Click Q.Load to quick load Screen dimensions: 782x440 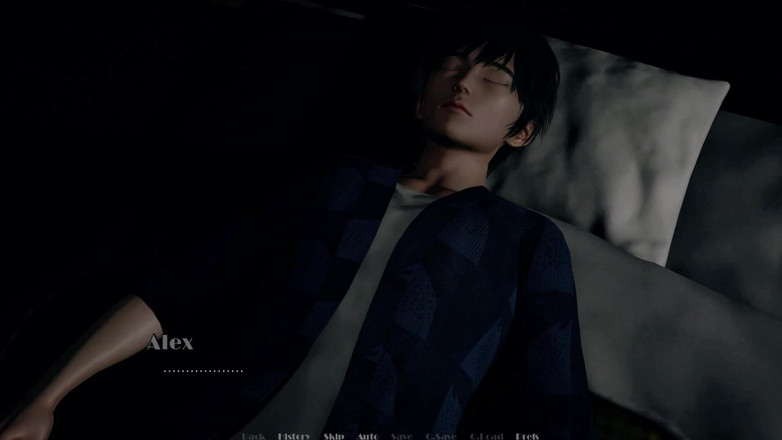486,436
